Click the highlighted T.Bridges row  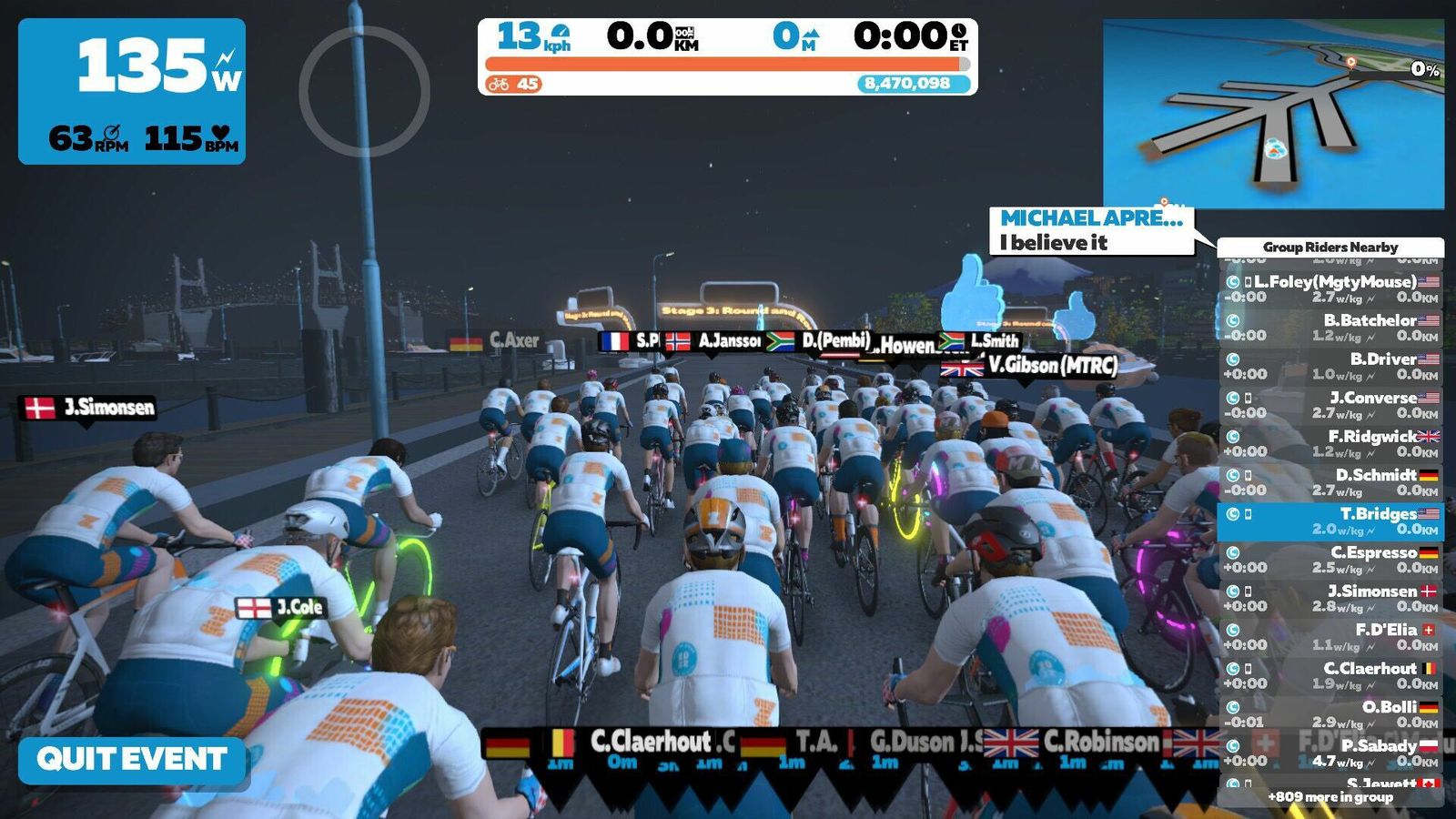point(1330,521)
